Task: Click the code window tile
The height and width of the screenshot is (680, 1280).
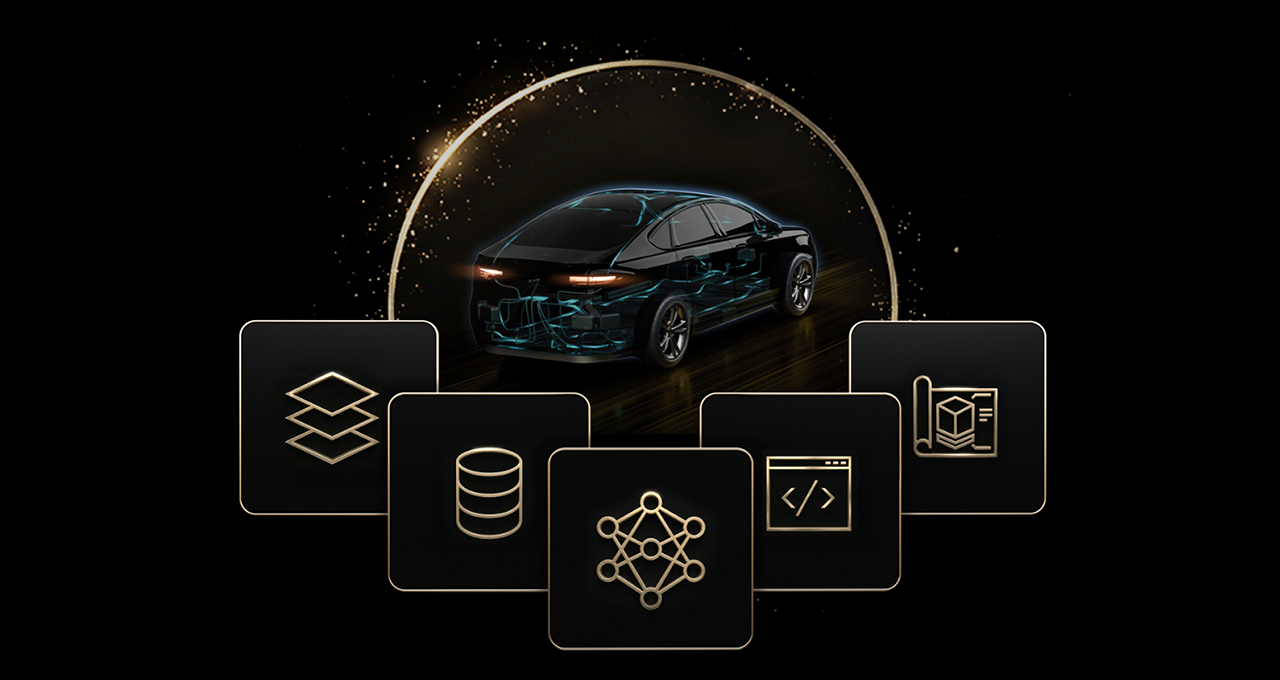Action: pyautogui.click(x=808, y=493)
